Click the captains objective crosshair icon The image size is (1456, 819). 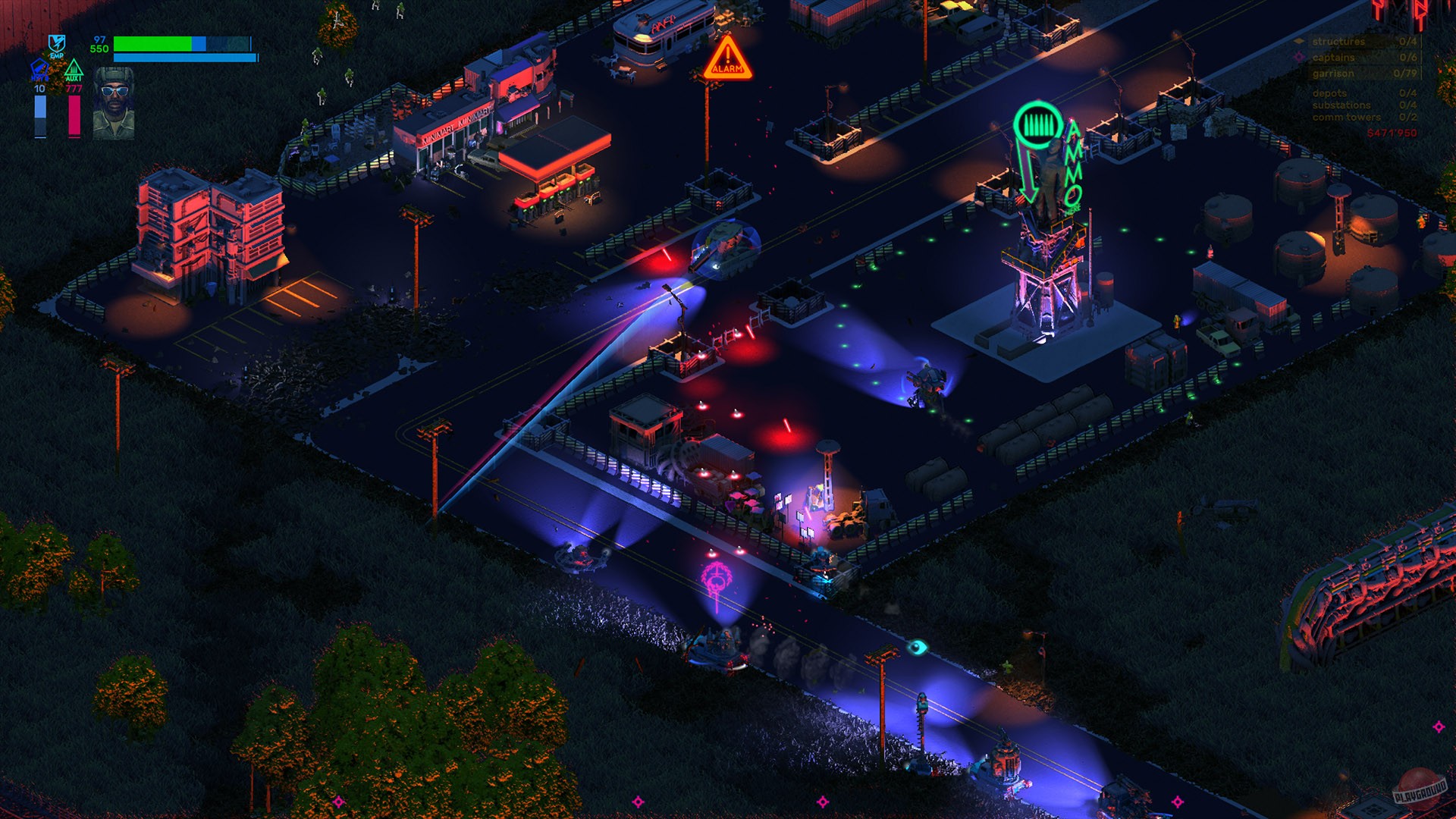tap(1299, 58)
